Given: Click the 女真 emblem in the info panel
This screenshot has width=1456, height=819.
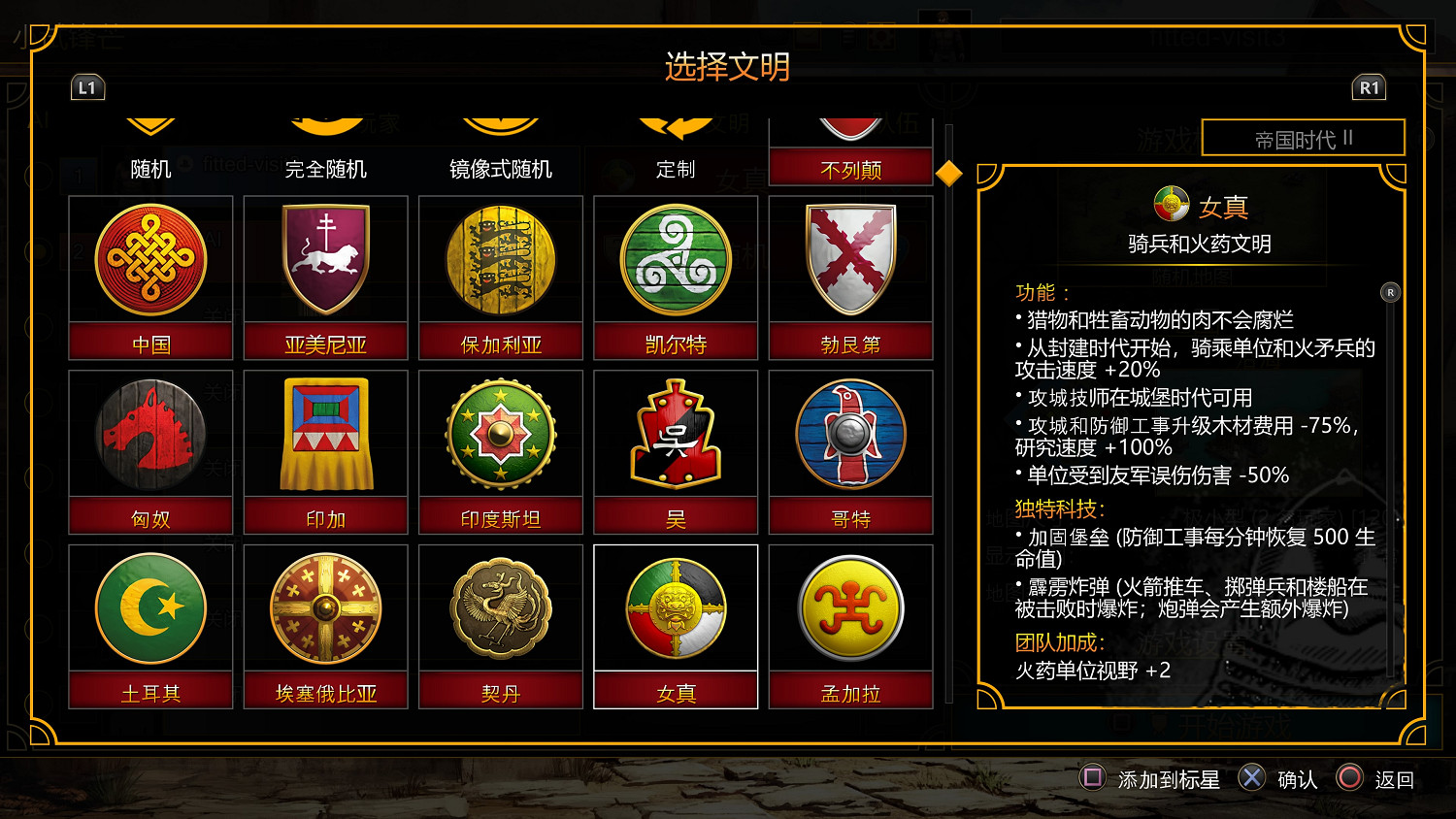Looking at the screenshot, I should (x=1172, y=204).
